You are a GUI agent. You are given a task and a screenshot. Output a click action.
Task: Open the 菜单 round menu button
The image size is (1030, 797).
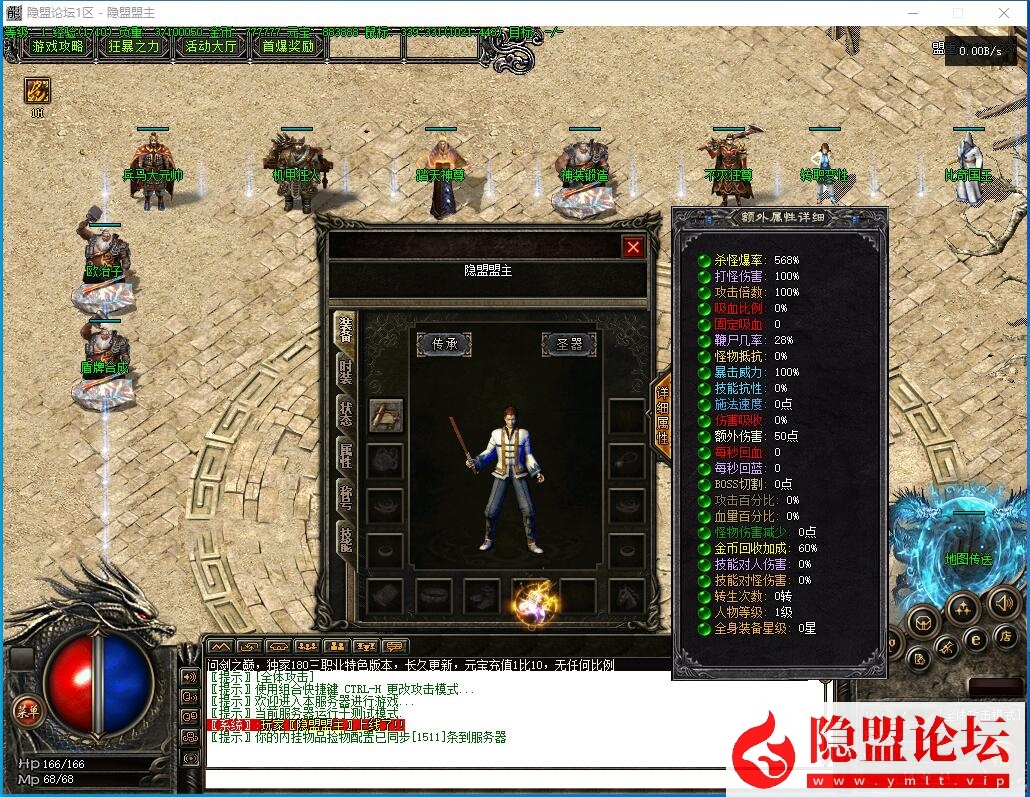pos(27,711)
